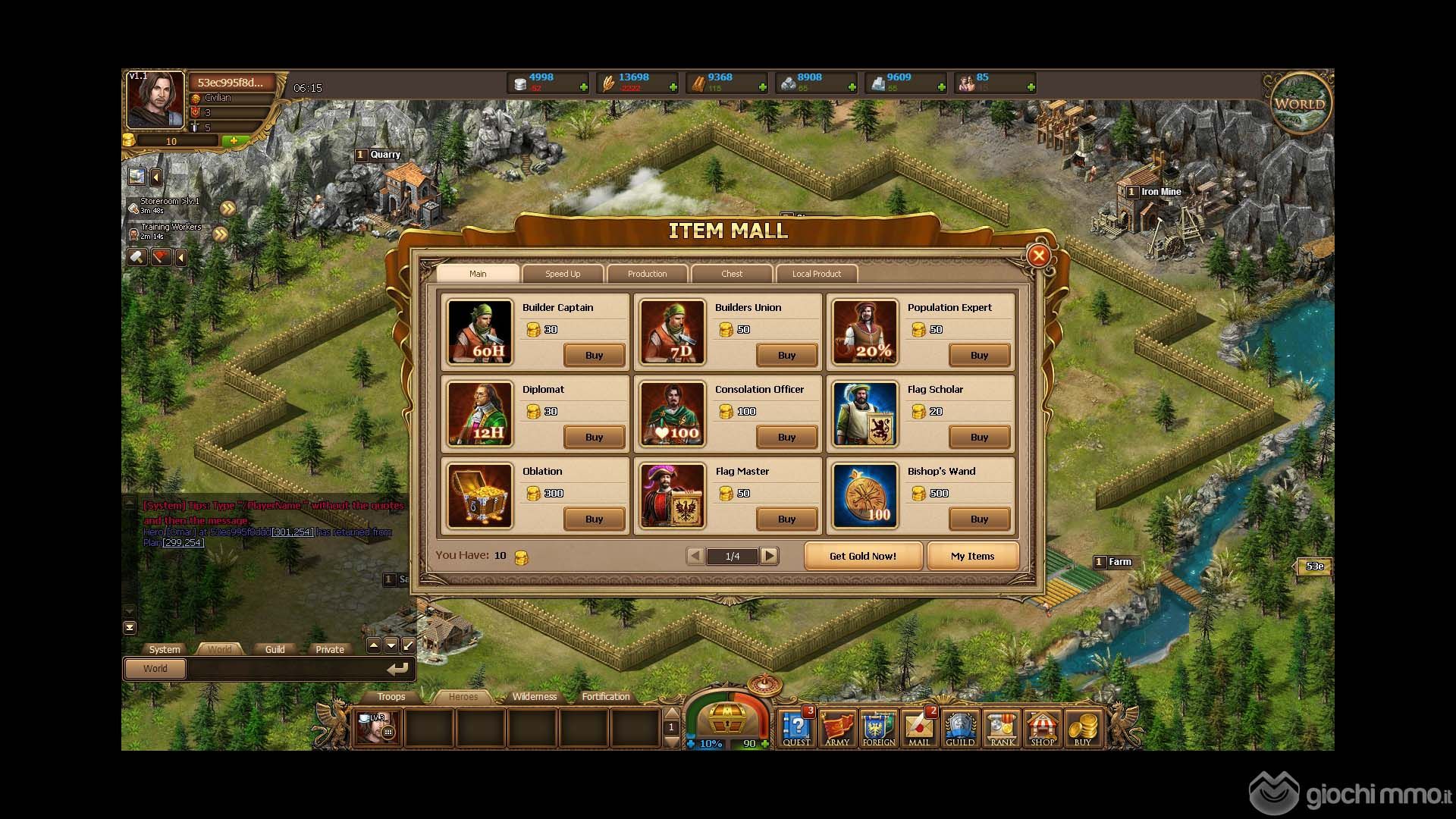Open the Mail inbox
This screenshot has width=1456, height=819.
(919, 728)
